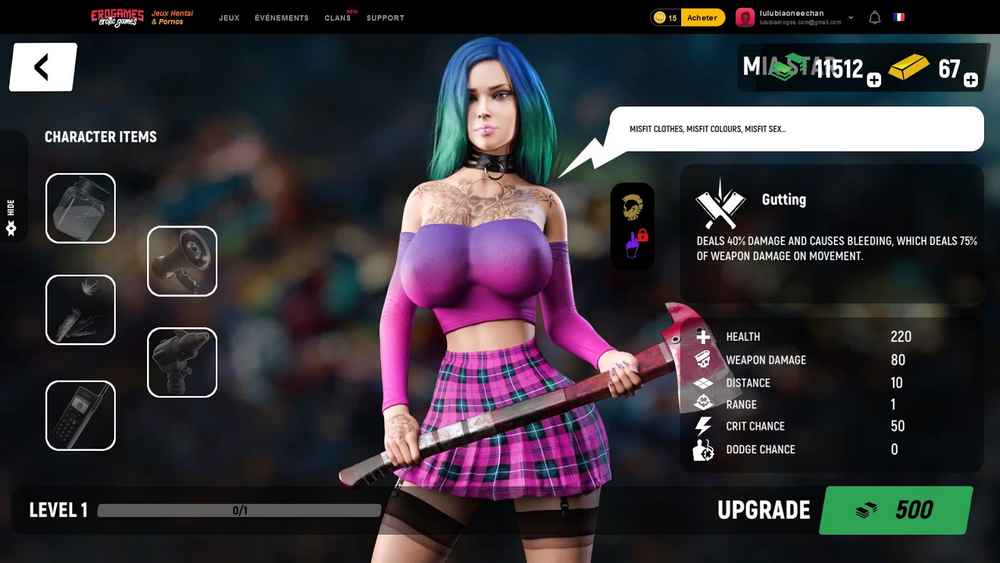1000x563 pixels.
Task: Upgrade the character for 500 cash
Action: pyautogui.click(x=895, y=510)
